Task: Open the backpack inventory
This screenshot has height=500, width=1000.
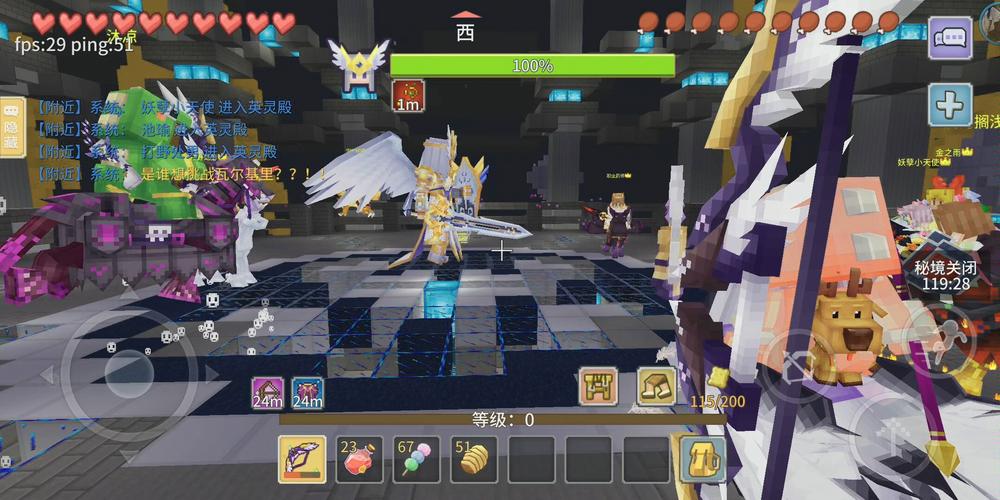Action: [x=703, y=459]
